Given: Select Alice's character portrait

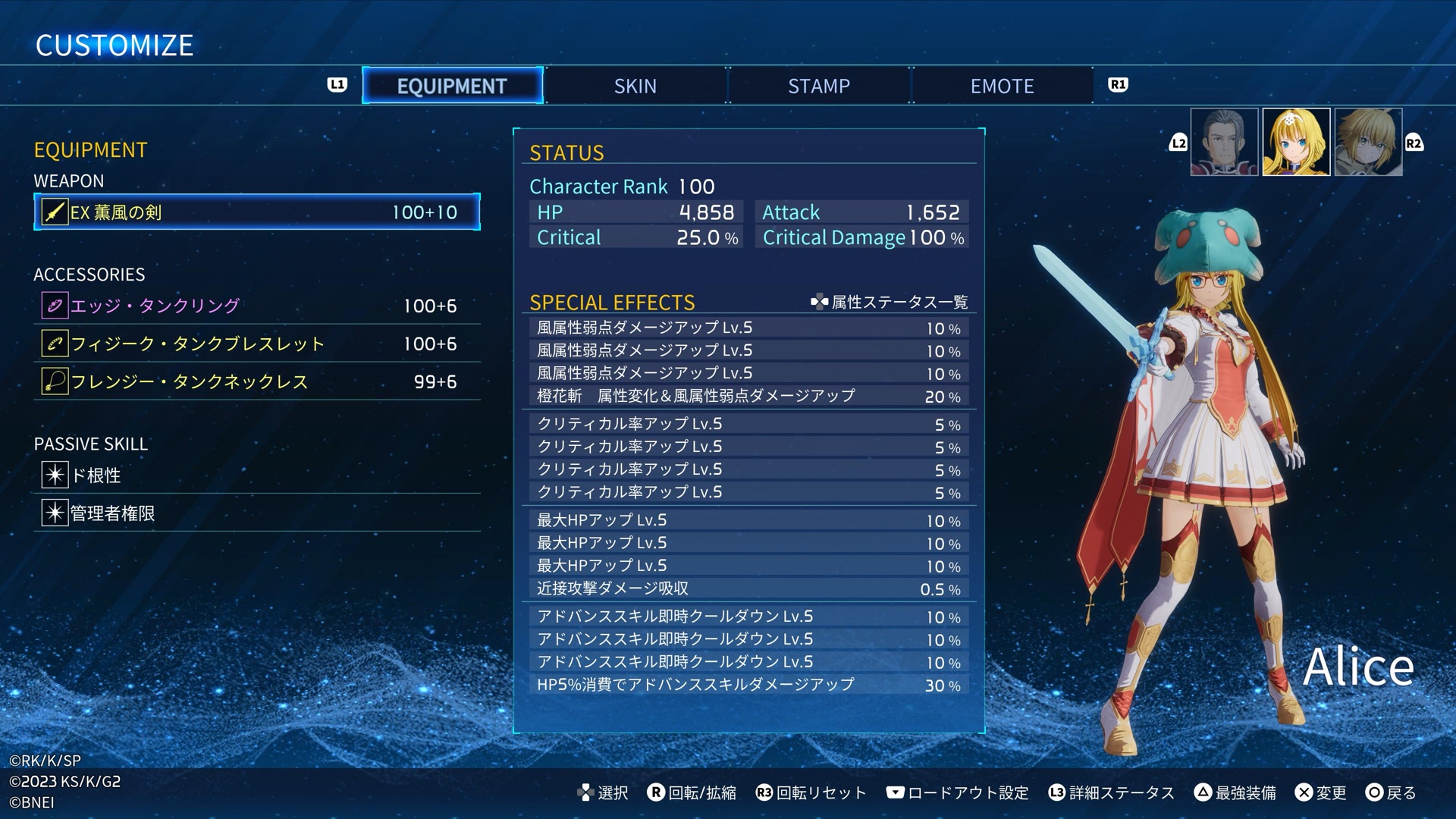Looking at the screenshot, I should click(1296, 142).
